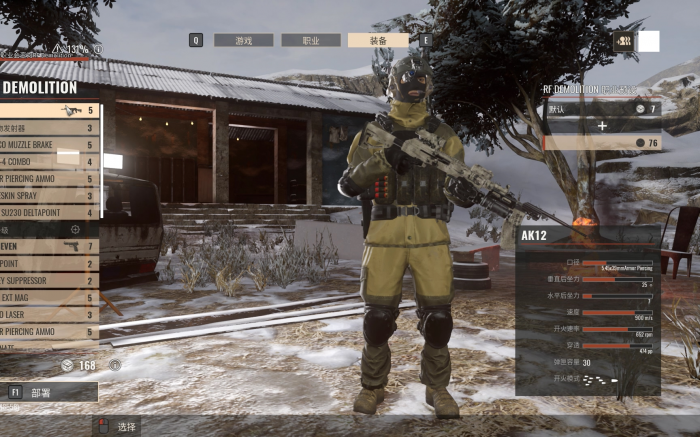Choose the AK12 rifle slot
Screen dimensions: 700x437
pos(49,111)
